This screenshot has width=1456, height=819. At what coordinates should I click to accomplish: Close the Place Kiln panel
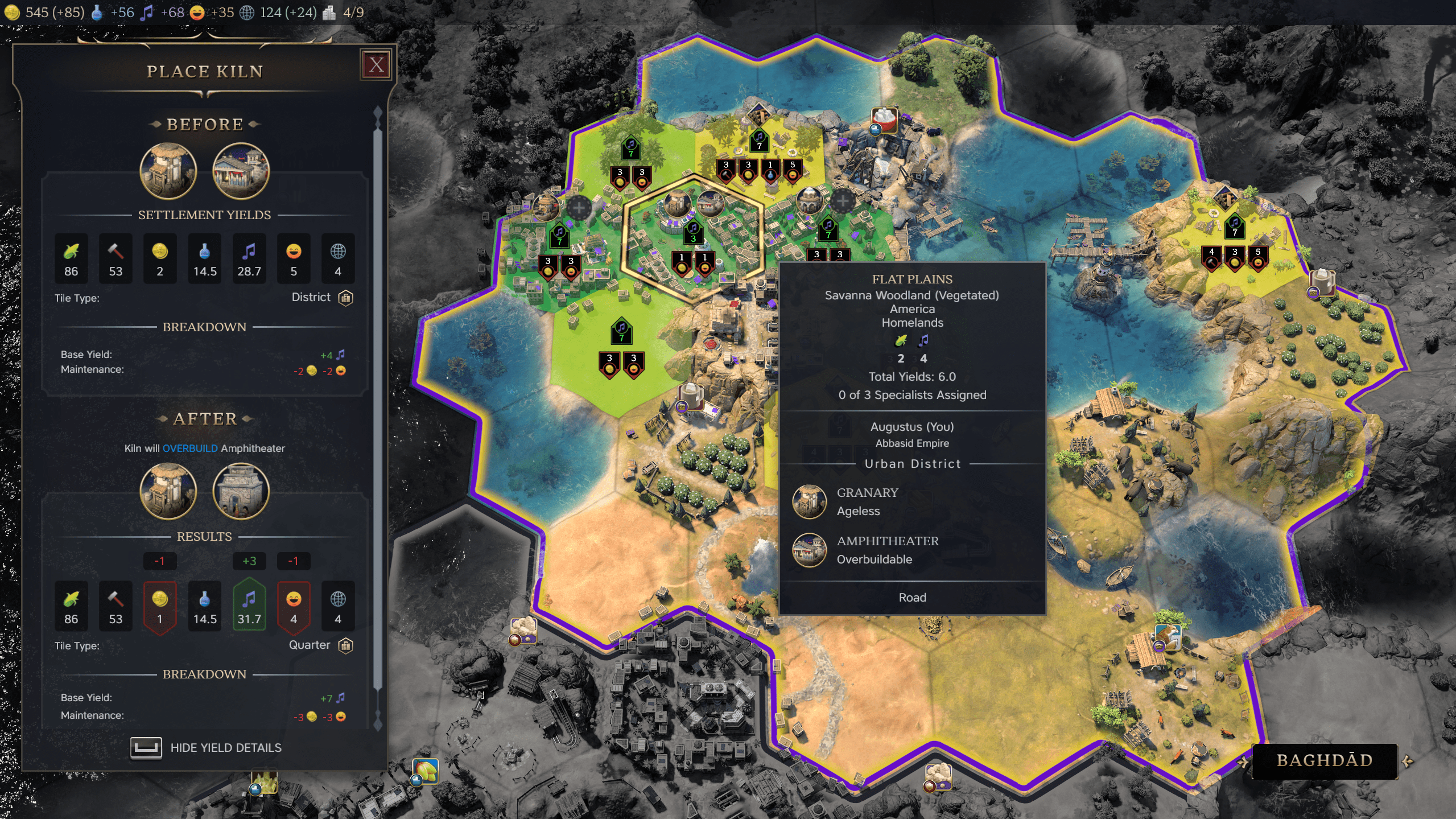376,65
